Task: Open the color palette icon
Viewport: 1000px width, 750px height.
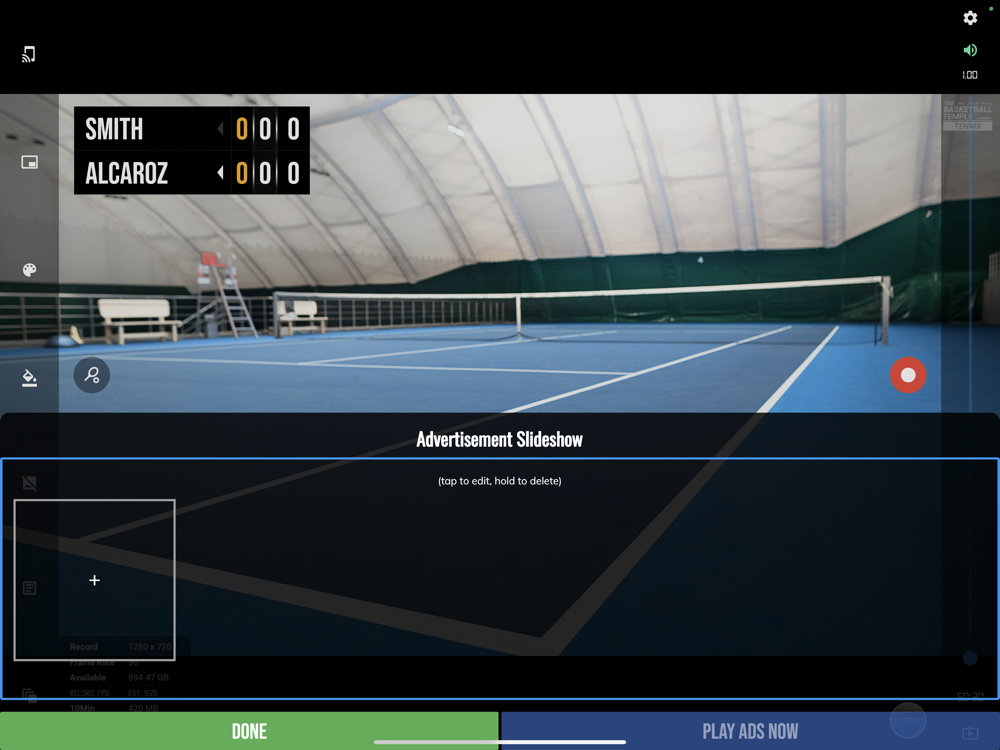Action: coord(30,270)
